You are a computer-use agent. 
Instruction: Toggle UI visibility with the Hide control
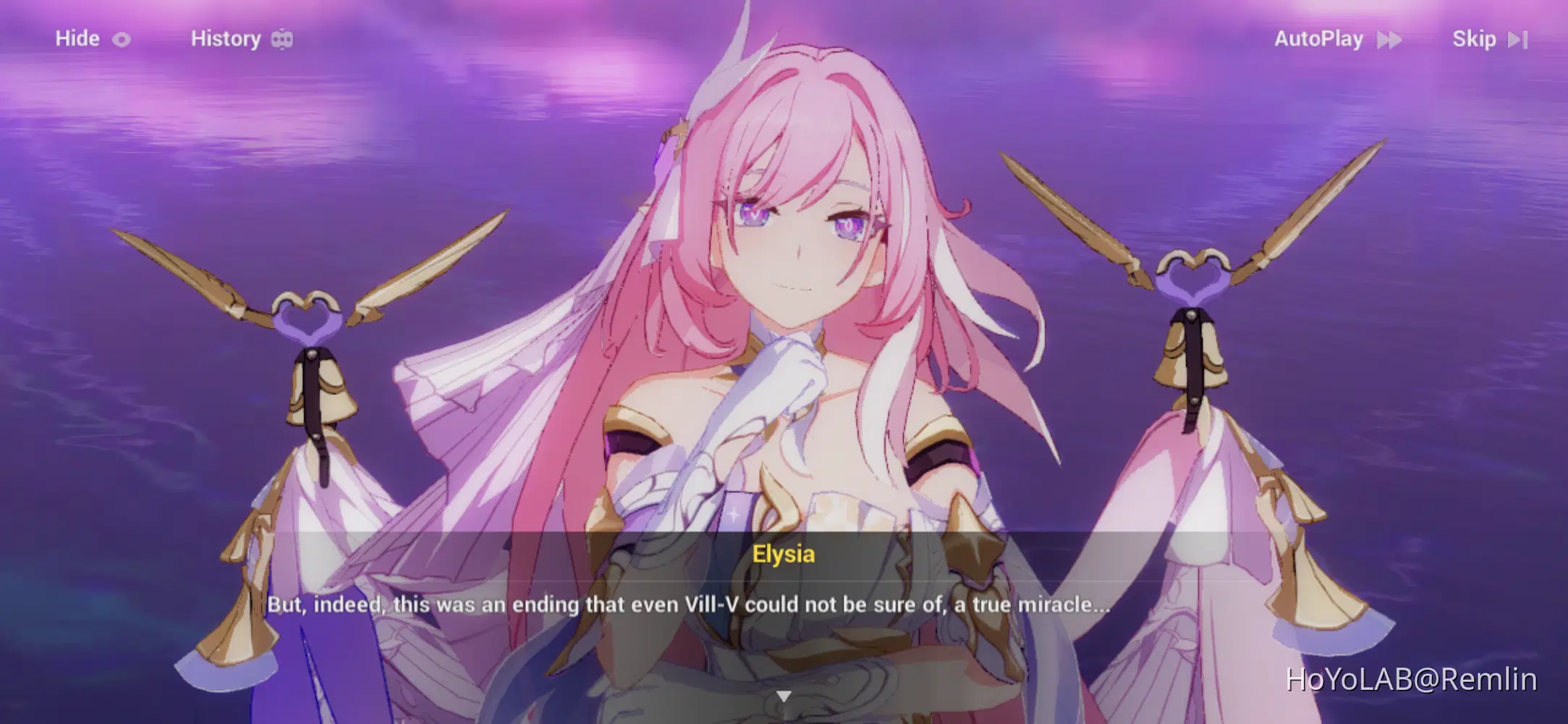pos(77,39)
